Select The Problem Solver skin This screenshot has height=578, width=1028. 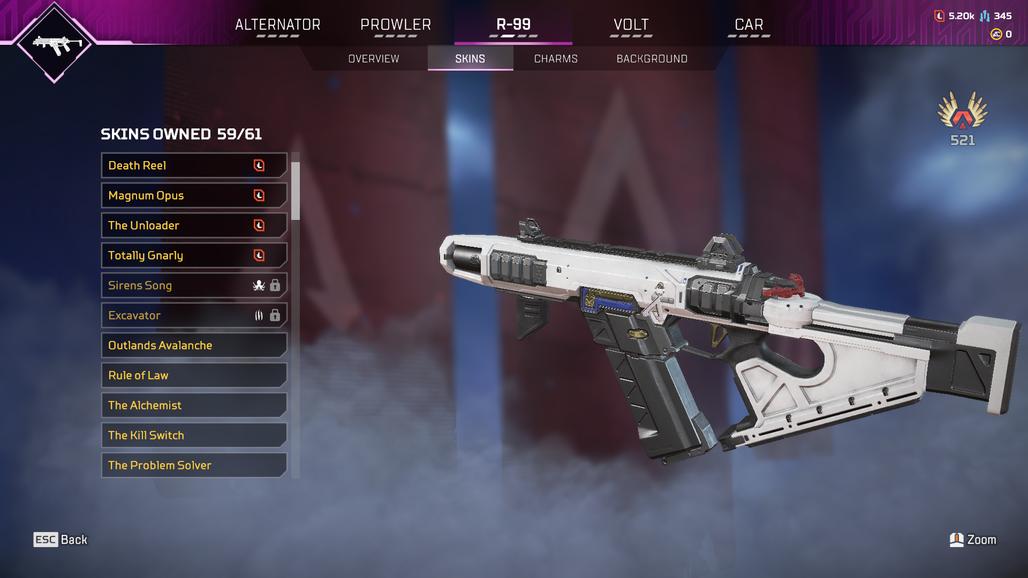194,465
